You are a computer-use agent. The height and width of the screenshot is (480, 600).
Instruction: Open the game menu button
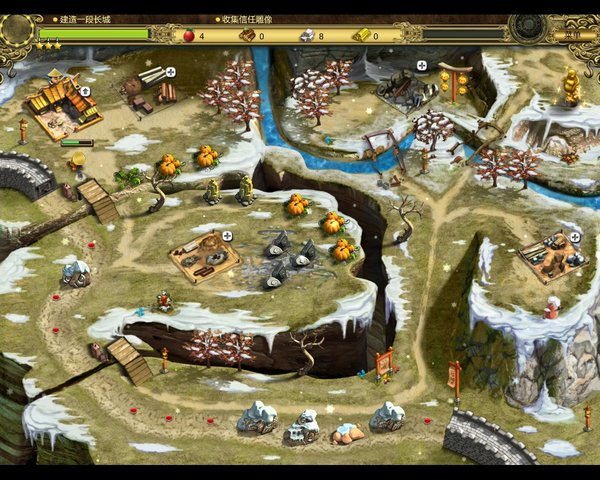(572, 34)
